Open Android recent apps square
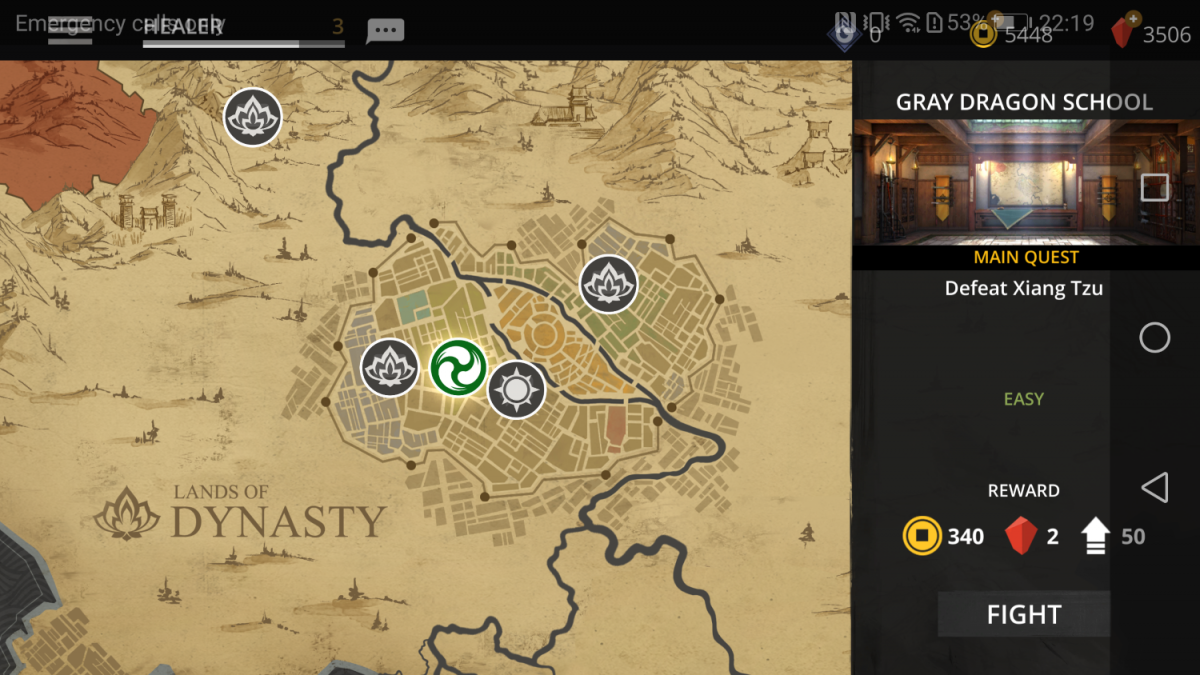1200x675 pixels. point(1155,187)
